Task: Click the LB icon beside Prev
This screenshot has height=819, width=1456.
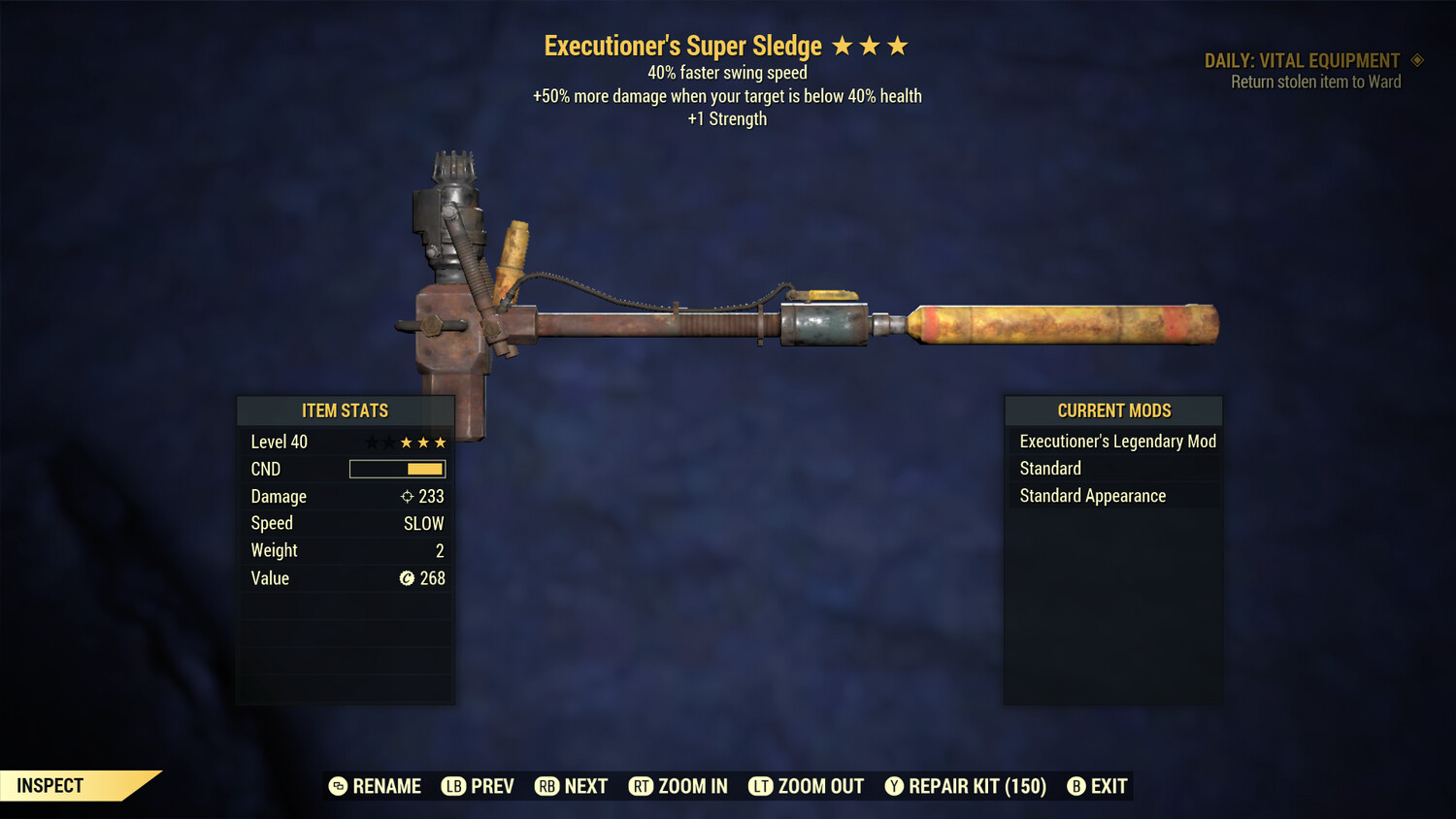Action: point(452,786)
